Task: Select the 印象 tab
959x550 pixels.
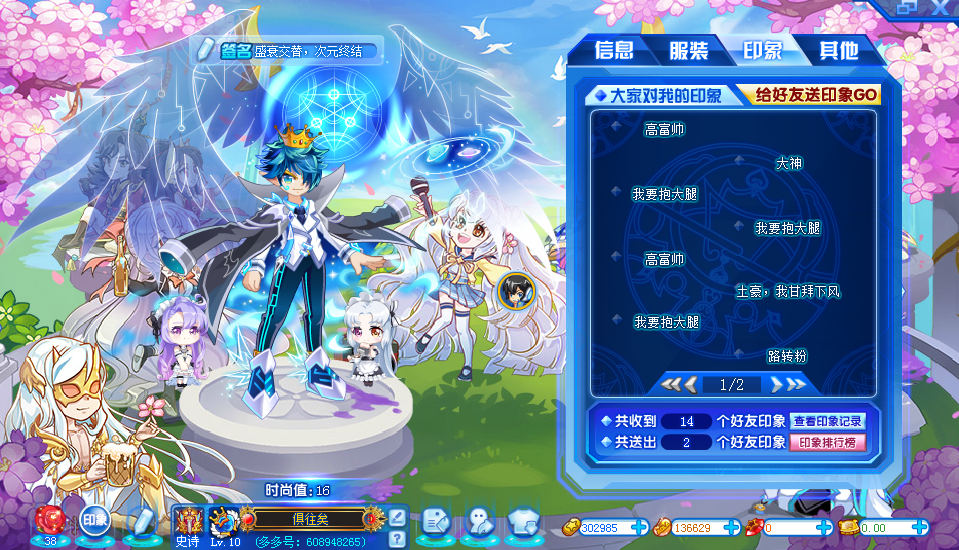Action: tap(763, 51)
